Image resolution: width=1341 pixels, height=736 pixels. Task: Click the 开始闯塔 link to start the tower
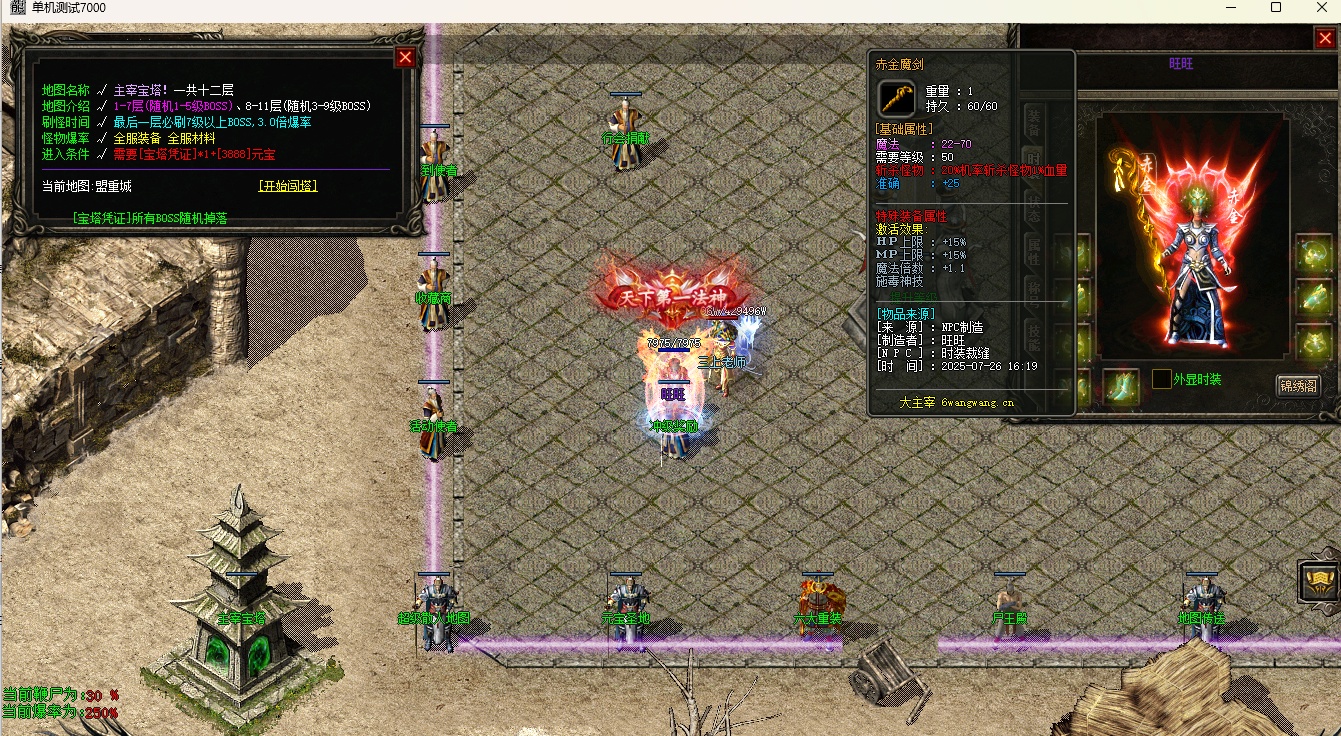point(288,186)
